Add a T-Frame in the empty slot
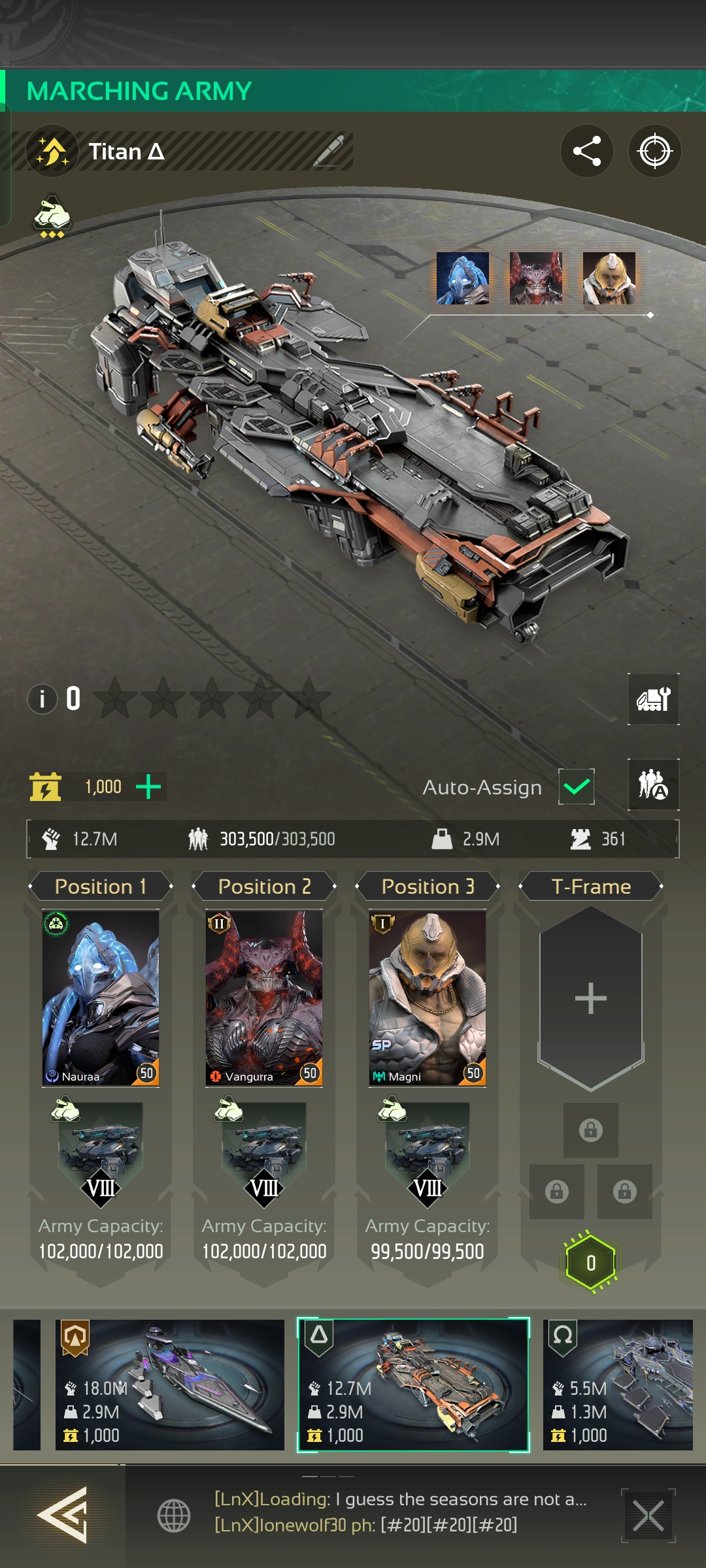 (590, 998)
